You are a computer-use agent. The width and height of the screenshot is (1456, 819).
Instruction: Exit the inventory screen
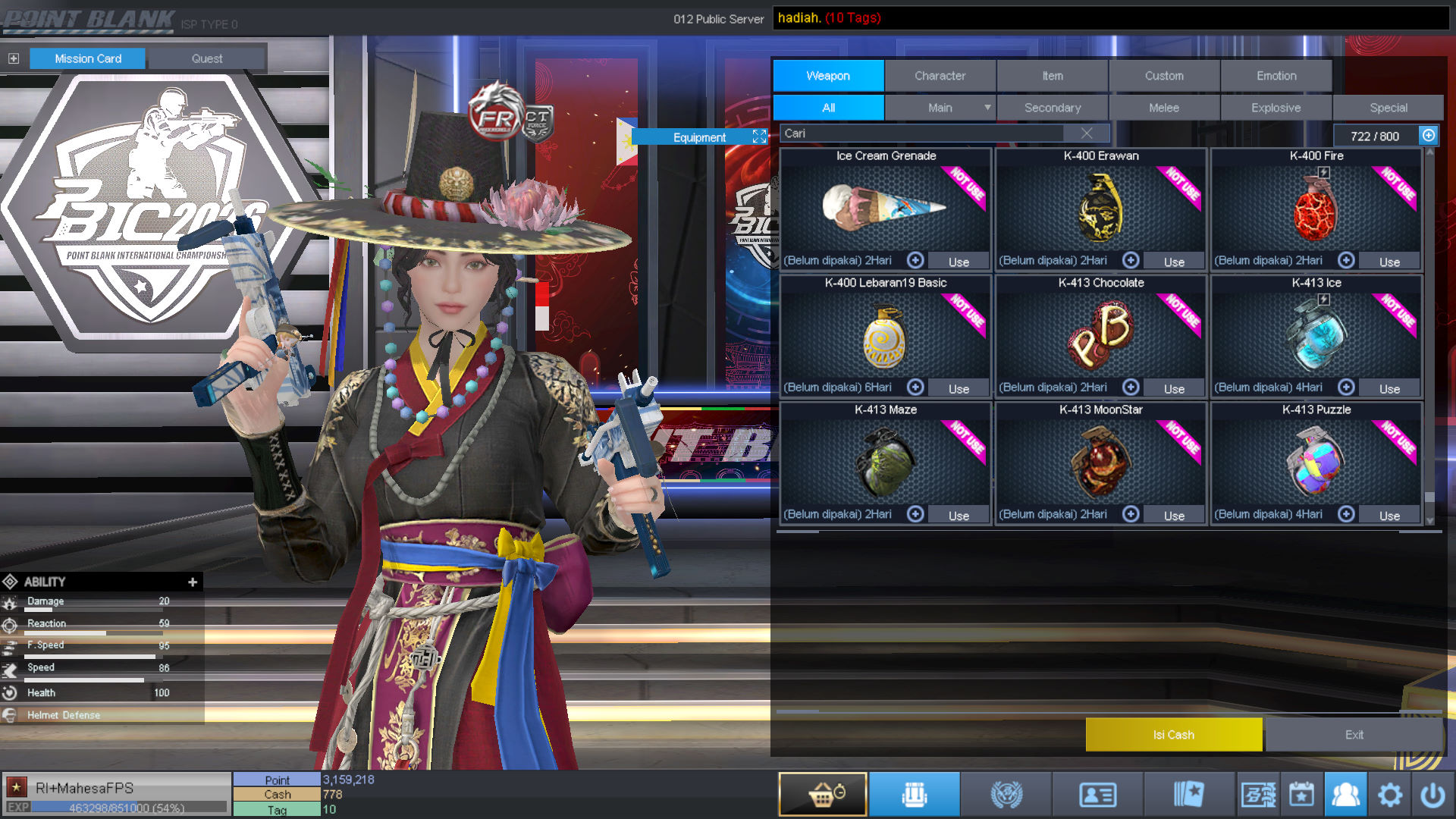click(1354, 734)
